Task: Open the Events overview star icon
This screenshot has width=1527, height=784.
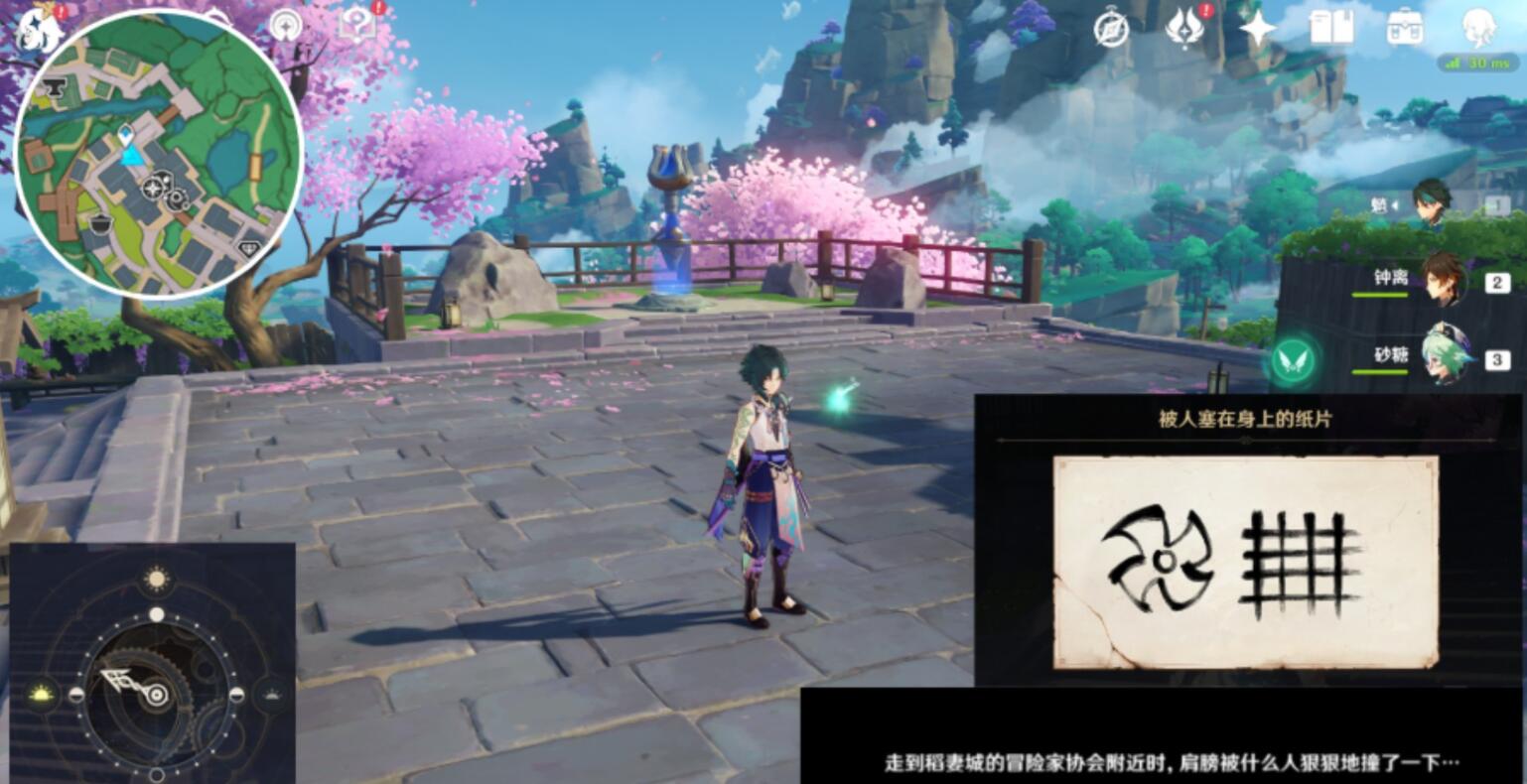Action: pos(1256,28)
